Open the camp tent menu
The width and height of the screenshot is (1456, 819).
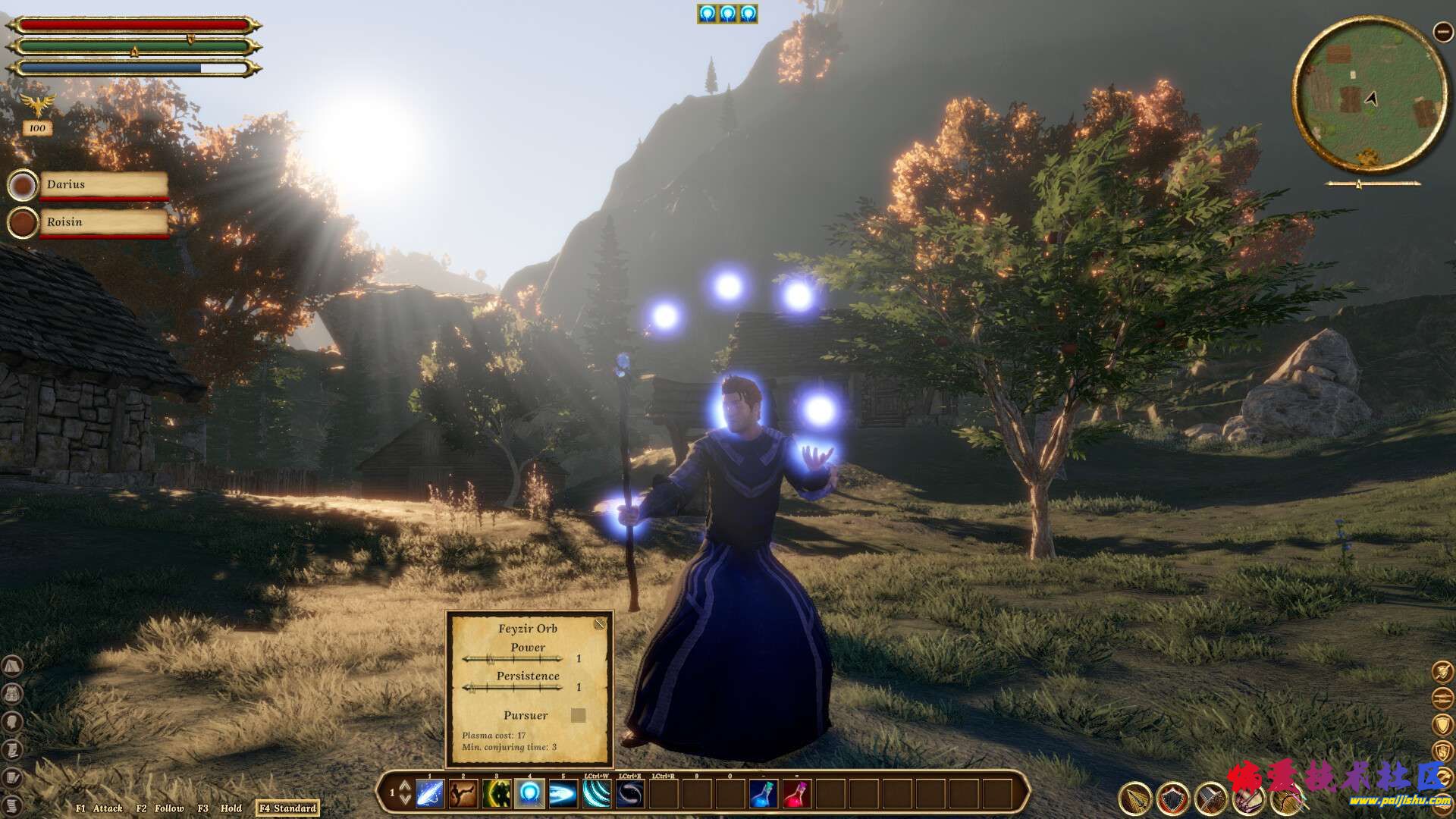(x=13, y=666)
